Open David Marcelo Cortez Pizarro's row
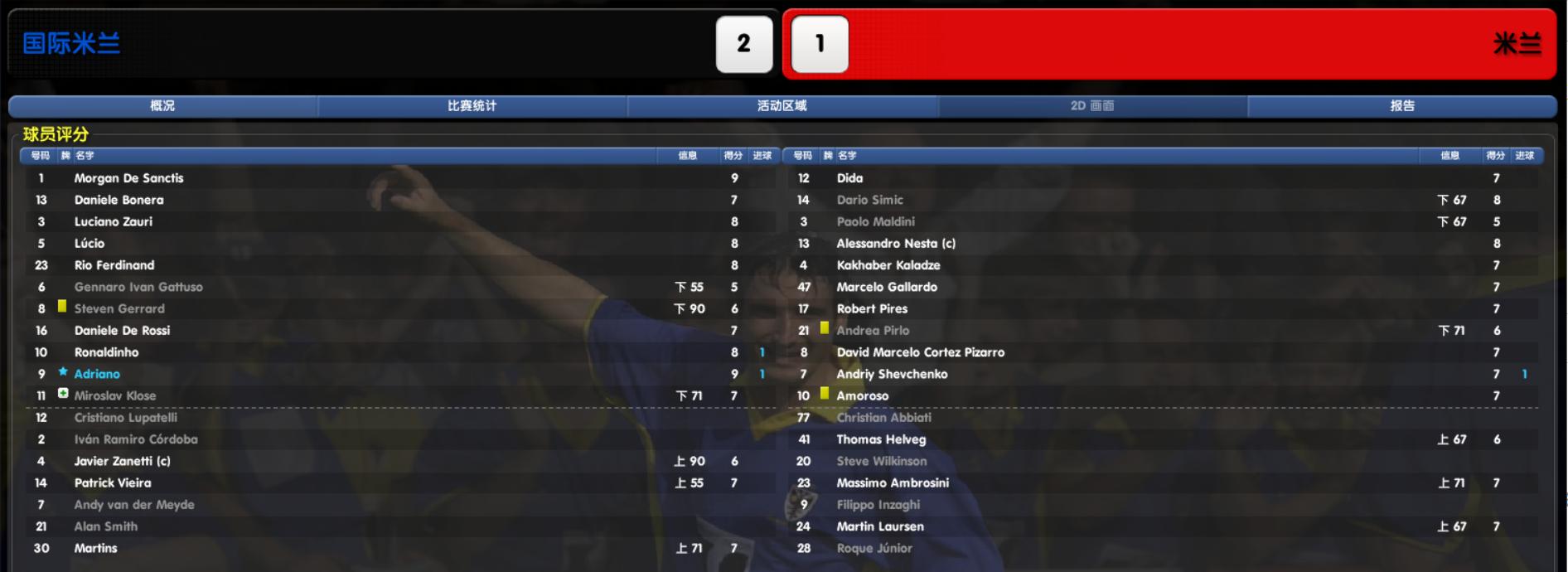Viewport: 1568px width, 572px height. click(920, 352)
